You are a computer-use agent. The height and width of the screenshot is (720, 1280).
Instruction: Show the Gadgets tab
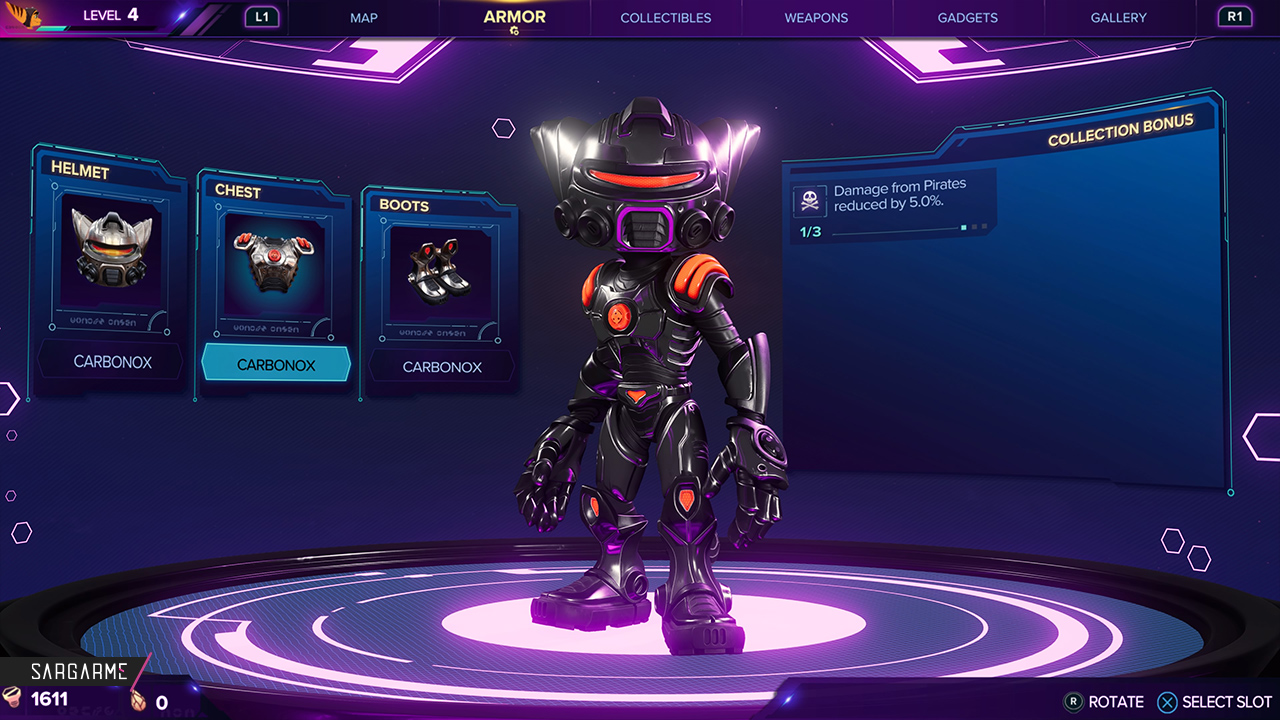[x=967, y=18]
